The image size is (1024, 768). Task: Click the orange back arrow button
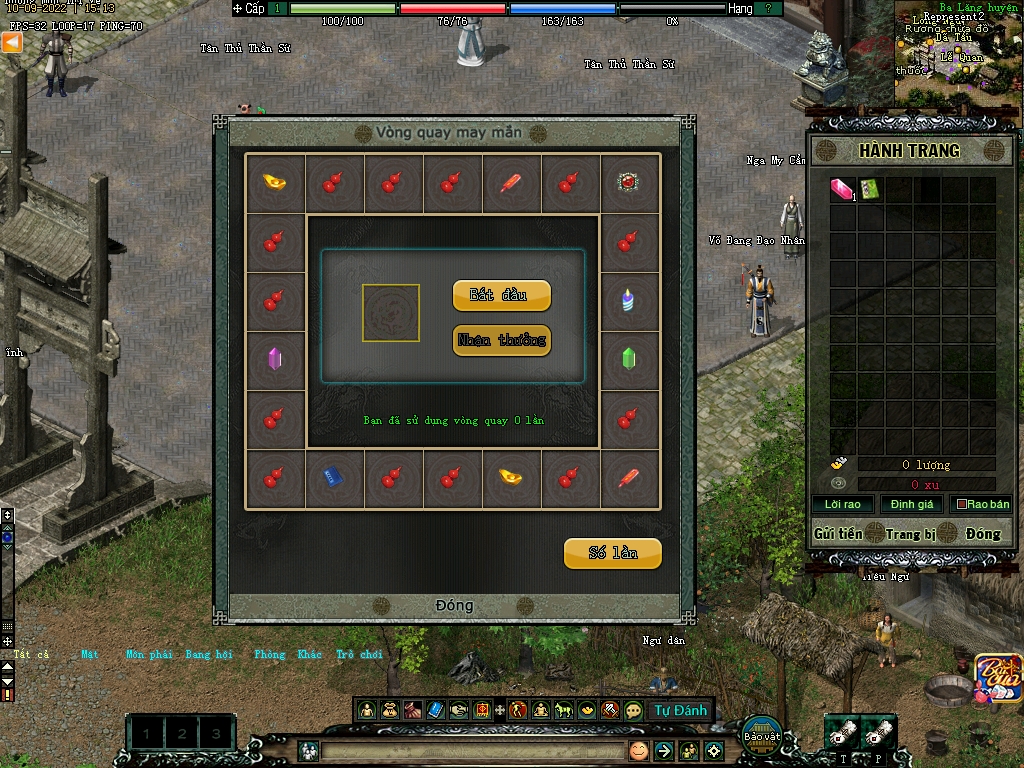11,42
